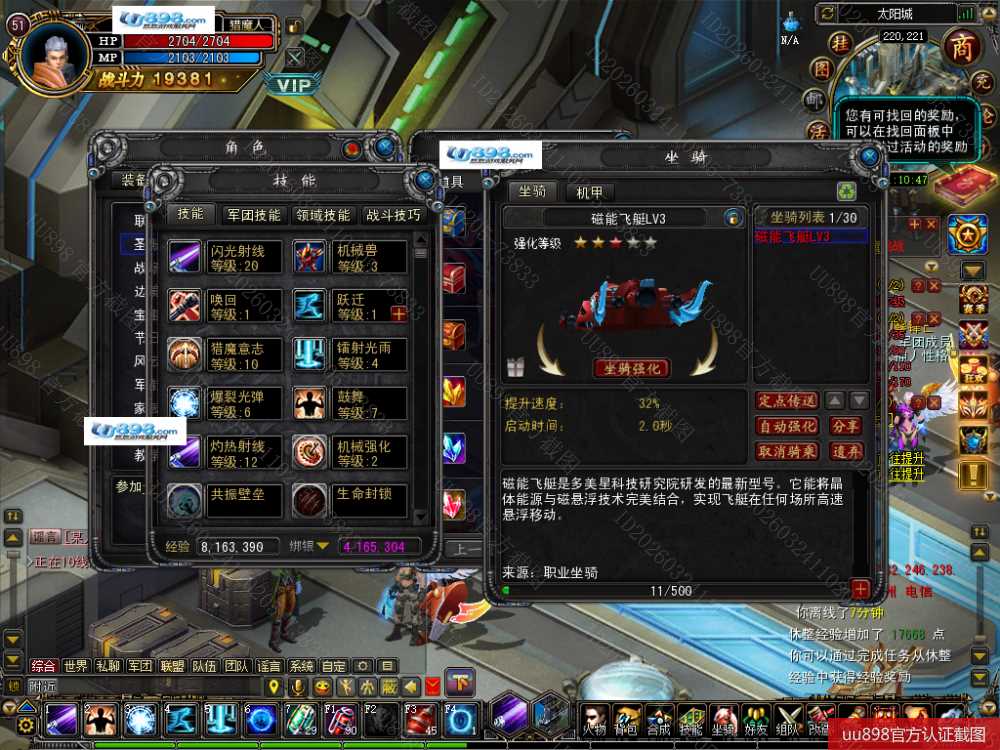Switch chat to the 世界 channel
Image resolution: width=1000 pixels, height=750 pixels.
76,666
